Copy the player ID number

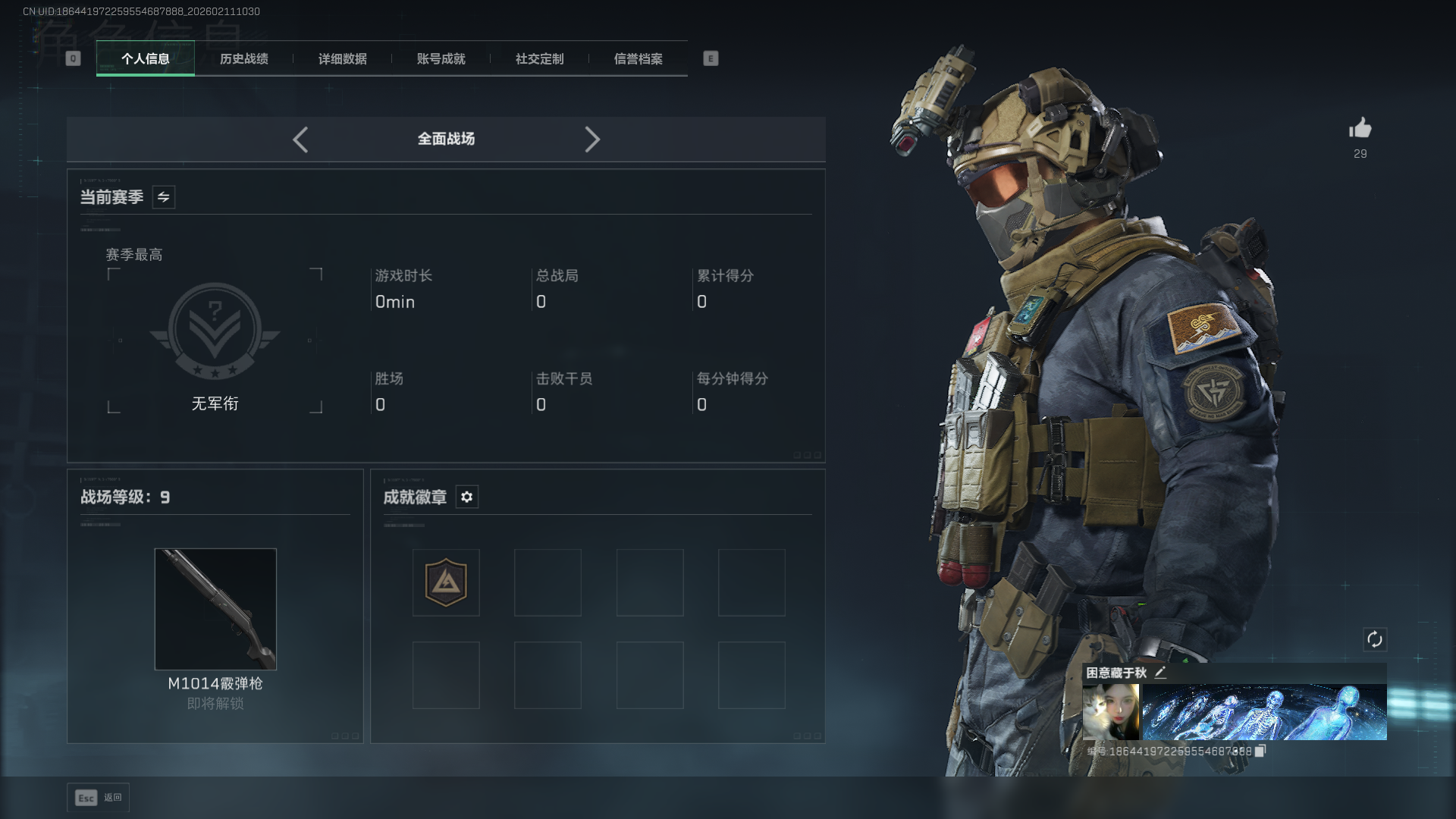1260,751
